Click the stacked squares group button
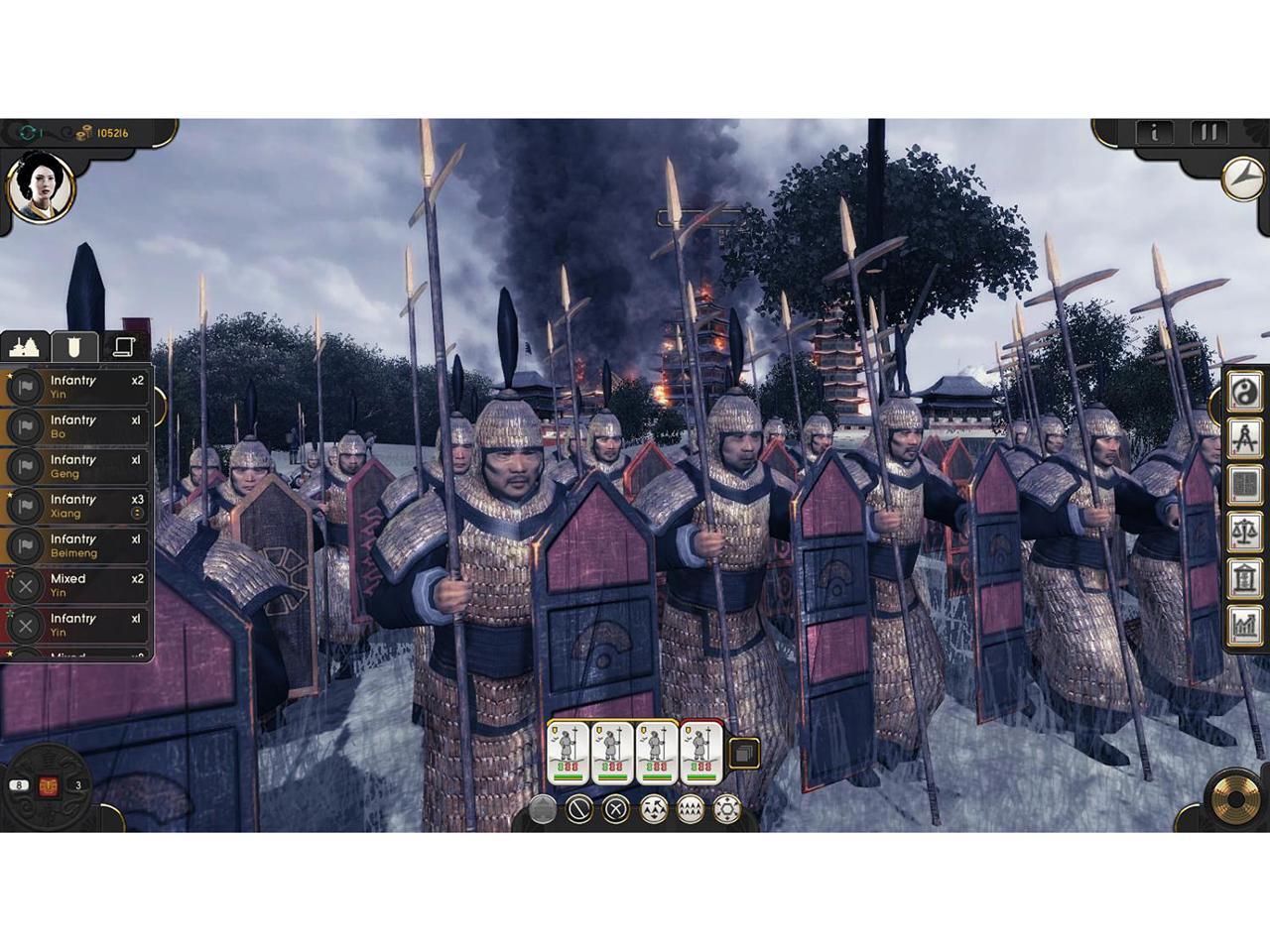This screenshot has height=952, width=1270. point(745,753)
